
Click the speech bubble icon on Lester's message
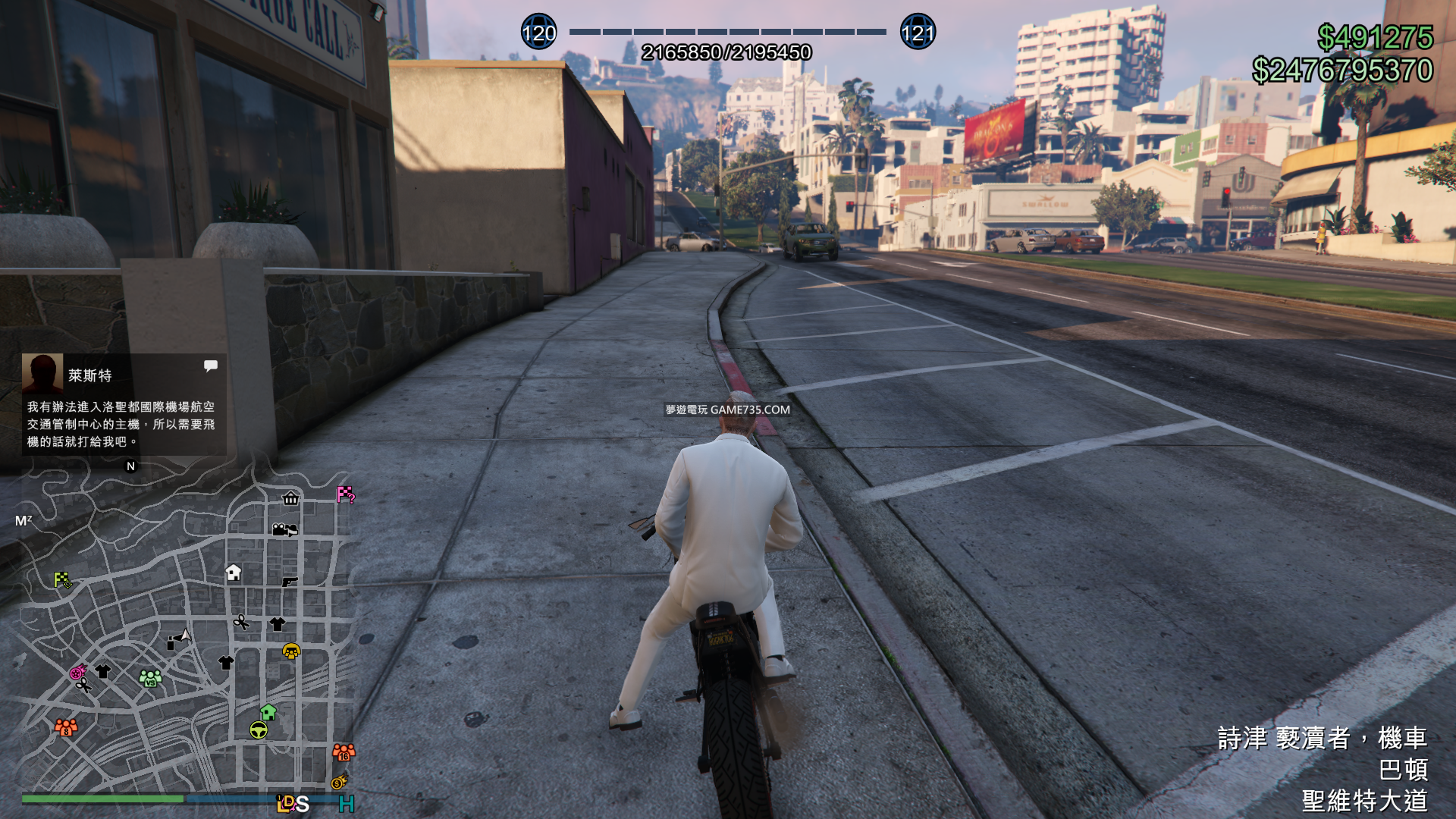(211, 366)
